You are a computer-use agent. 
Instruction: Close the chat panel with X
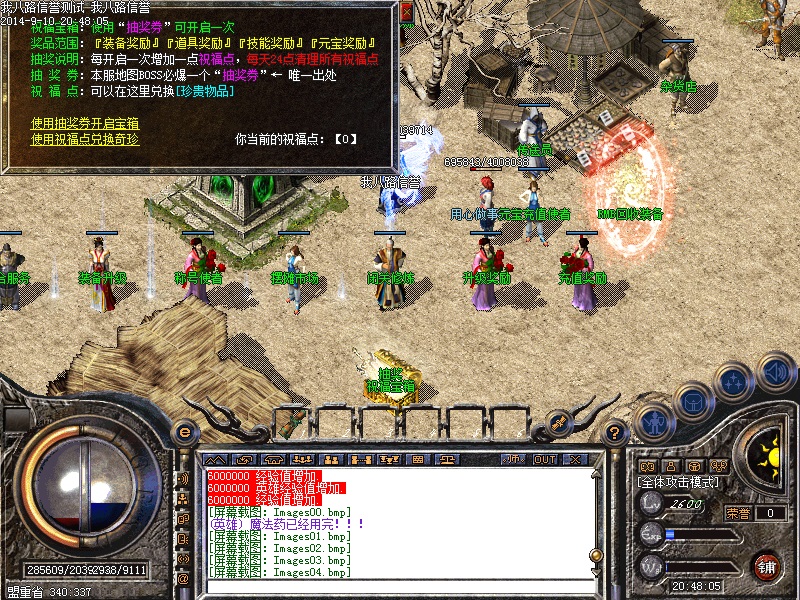(x=575, y=459)
